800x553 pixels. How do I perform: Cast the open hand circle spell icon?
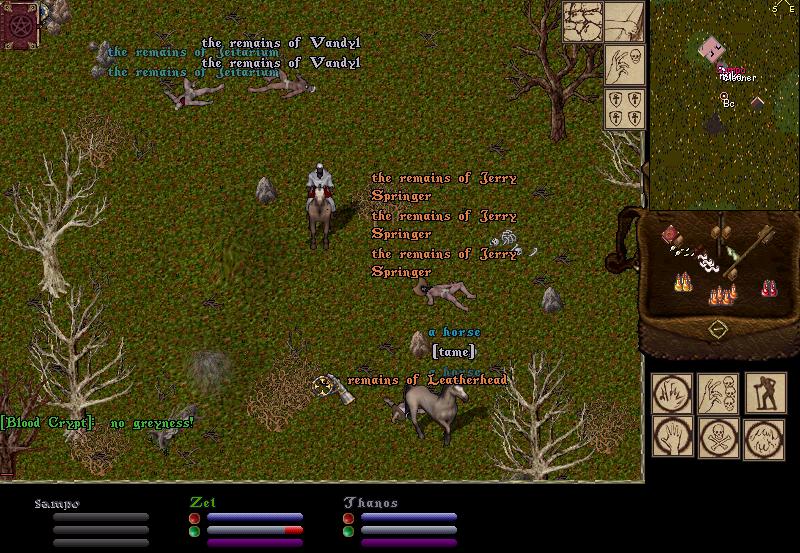pos(672,438)
